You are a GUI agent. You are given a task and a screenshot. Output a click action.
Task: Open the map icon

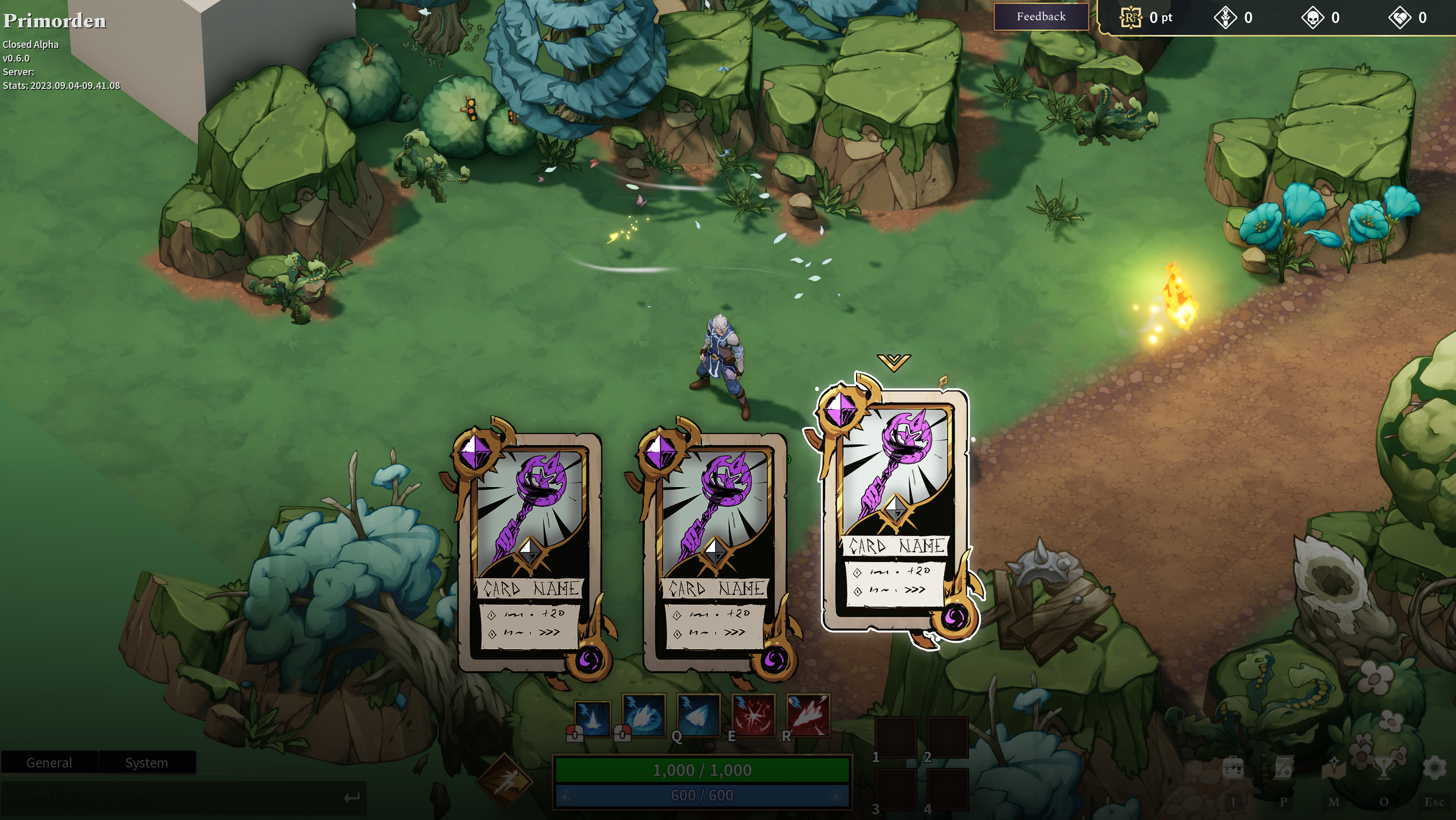pos(1333,769)
